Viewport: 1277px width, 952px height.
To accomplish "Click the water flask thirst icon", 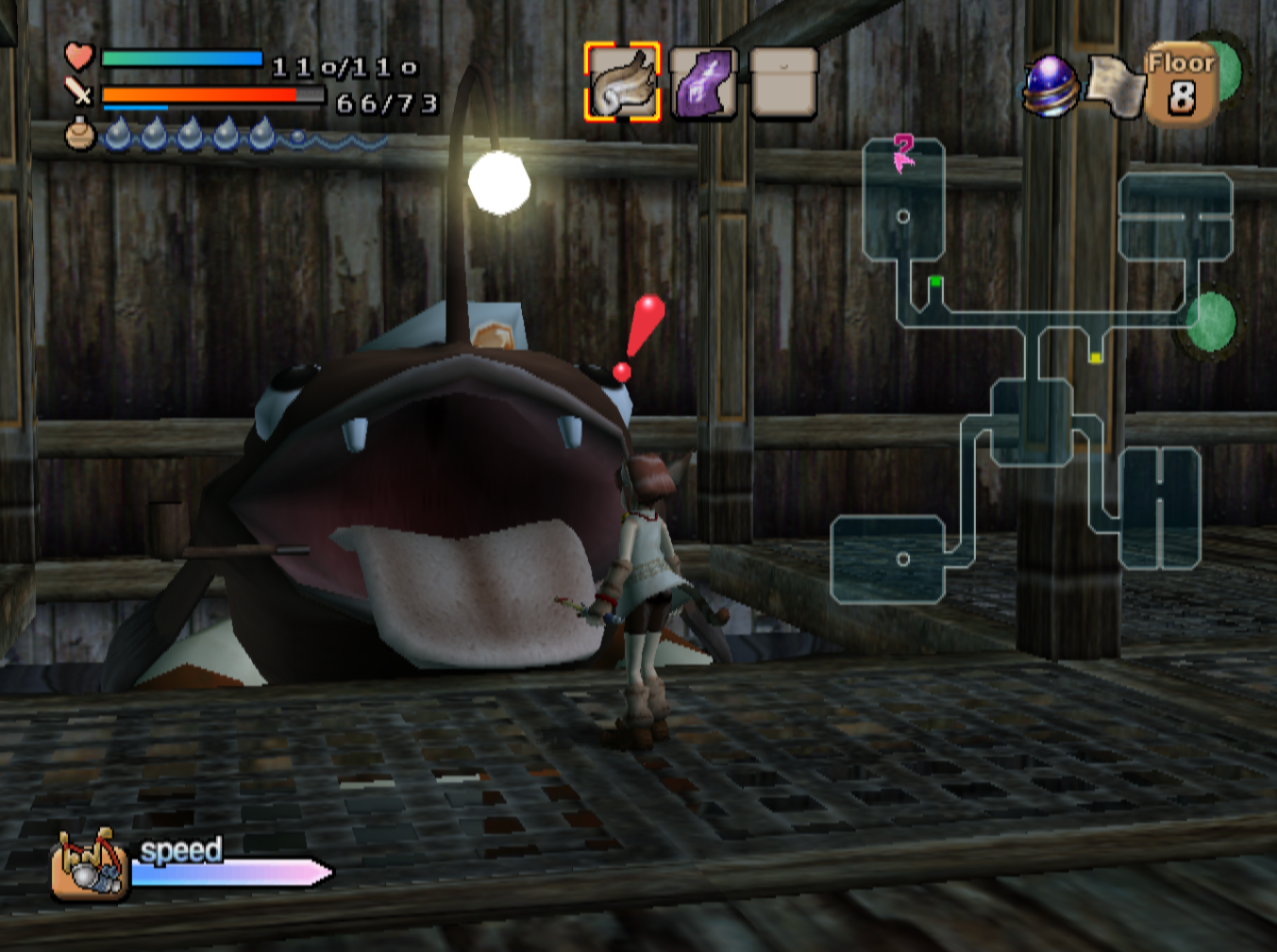I will tap(80, 135).
